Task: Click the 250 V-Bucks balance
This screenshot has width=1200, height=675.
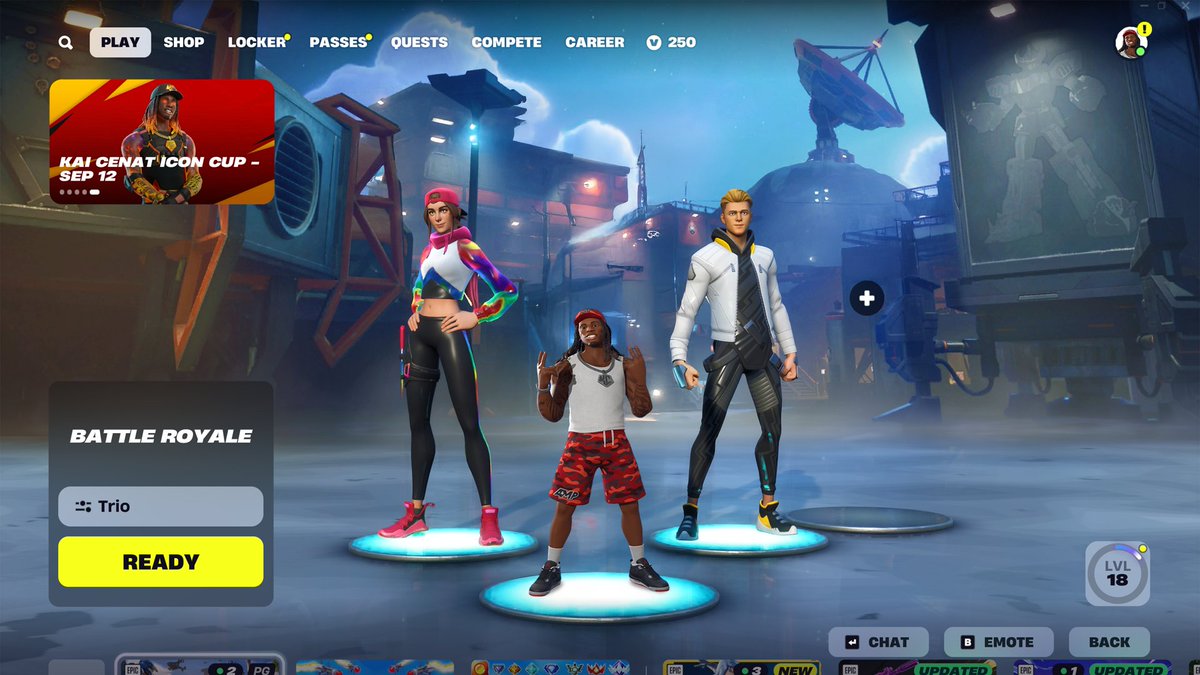Action: [671, 42]
